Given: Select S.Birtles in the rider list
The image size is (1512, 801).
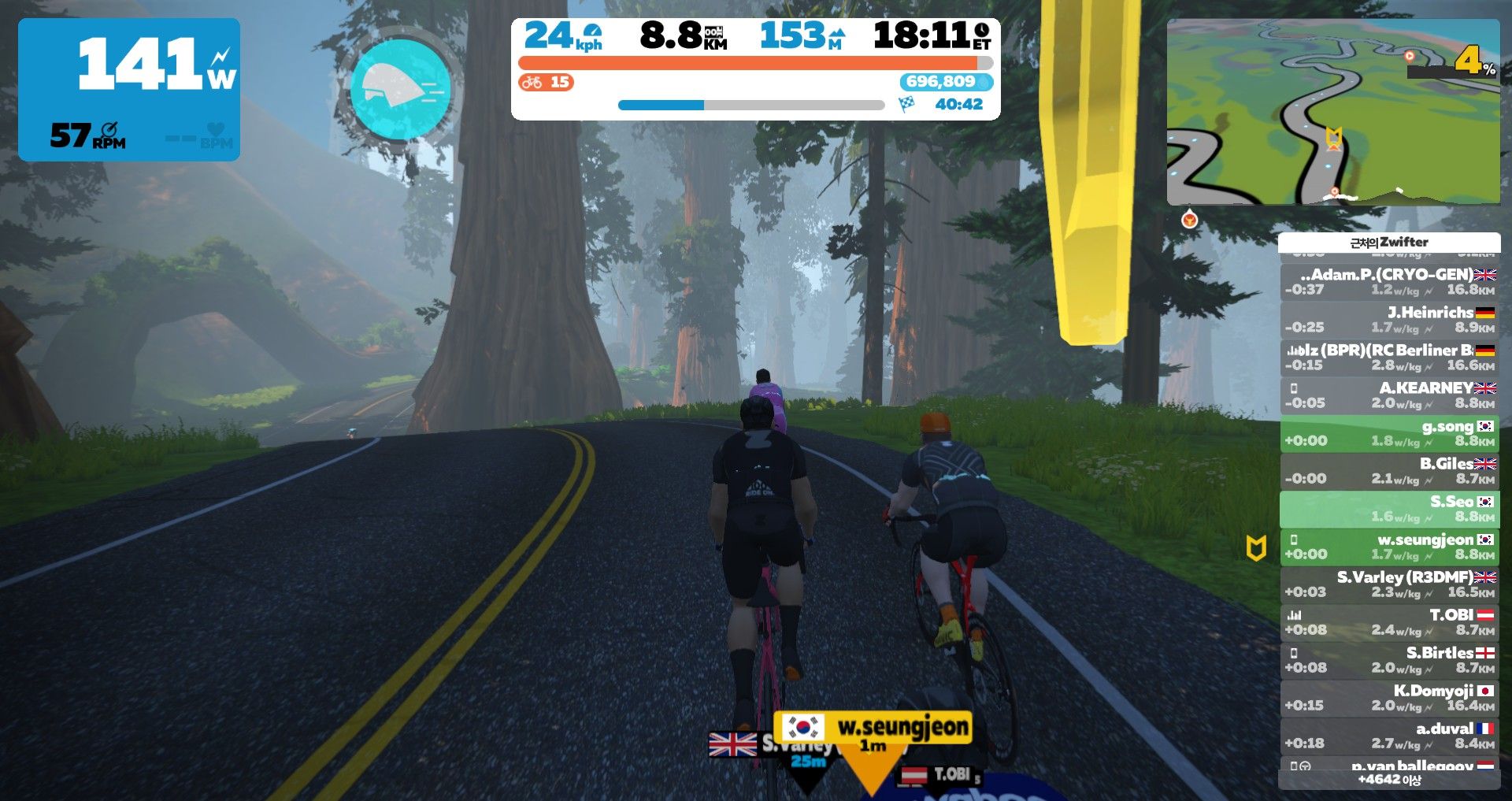Looking at the screenshot, I should click(1389, 660).
